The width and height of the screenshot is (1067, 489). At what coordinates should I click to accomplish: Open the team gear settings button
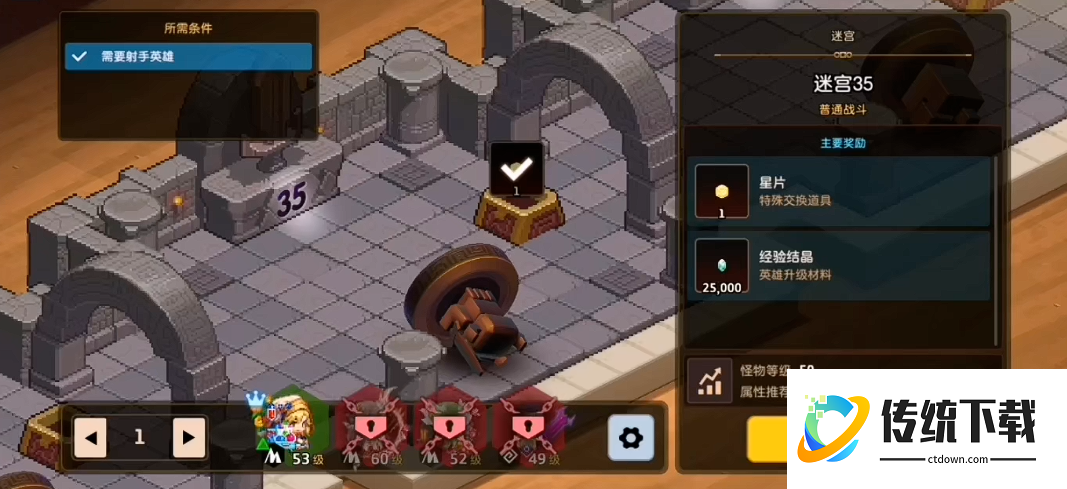(631, 437)
